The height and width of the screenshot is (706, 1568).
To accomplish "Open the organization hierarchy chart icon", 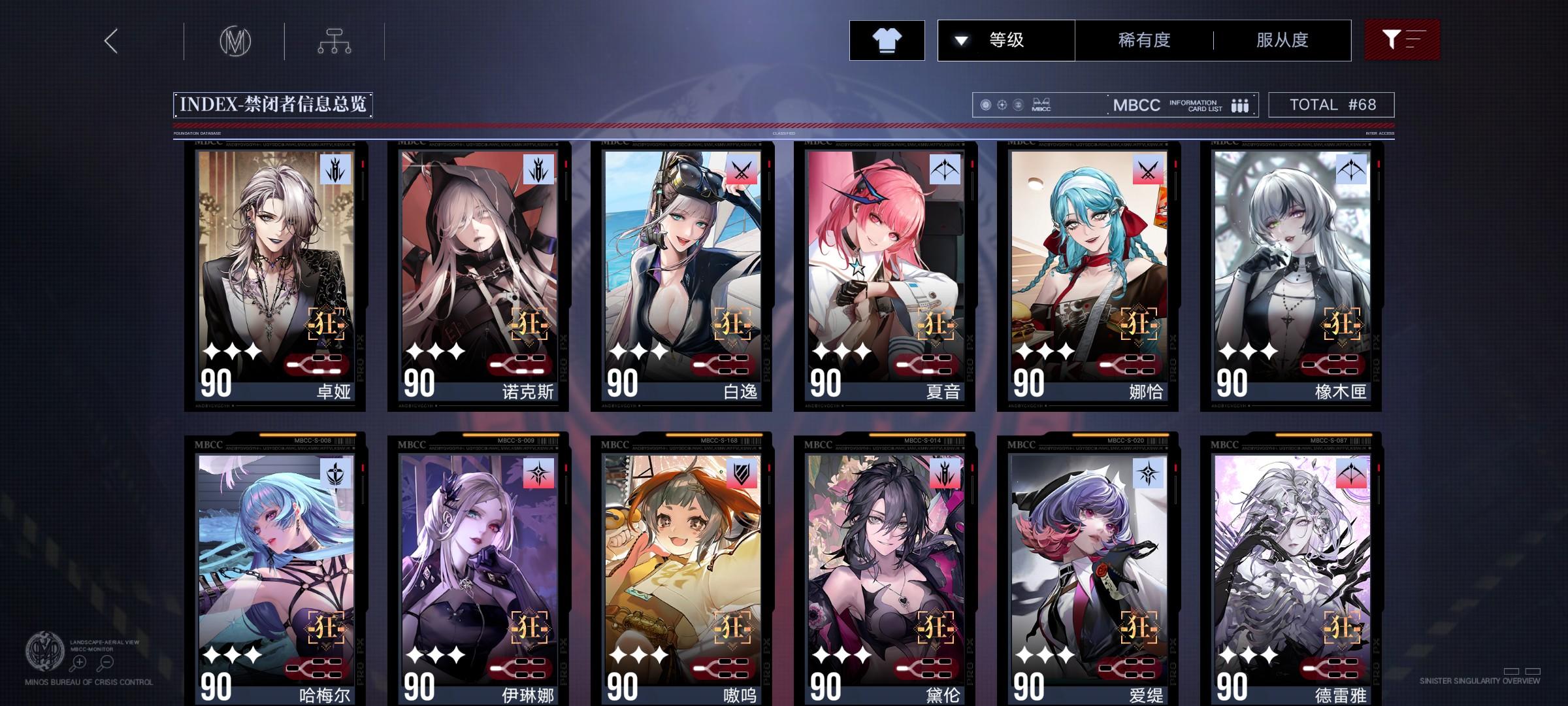I will (x=335, y=40).
